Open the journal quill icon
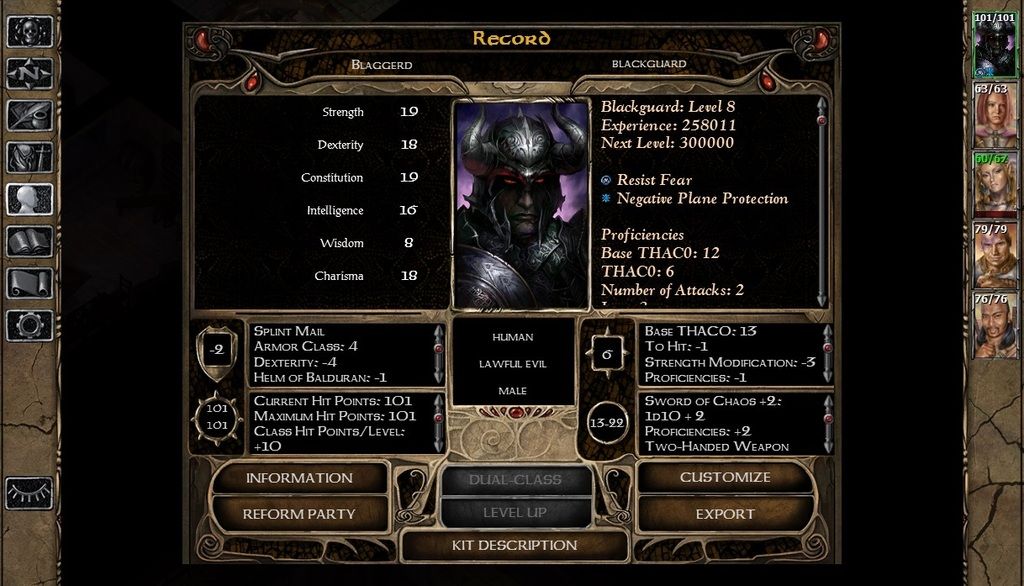The width and height of the screenshot is (1024, 586). (29, 116)
